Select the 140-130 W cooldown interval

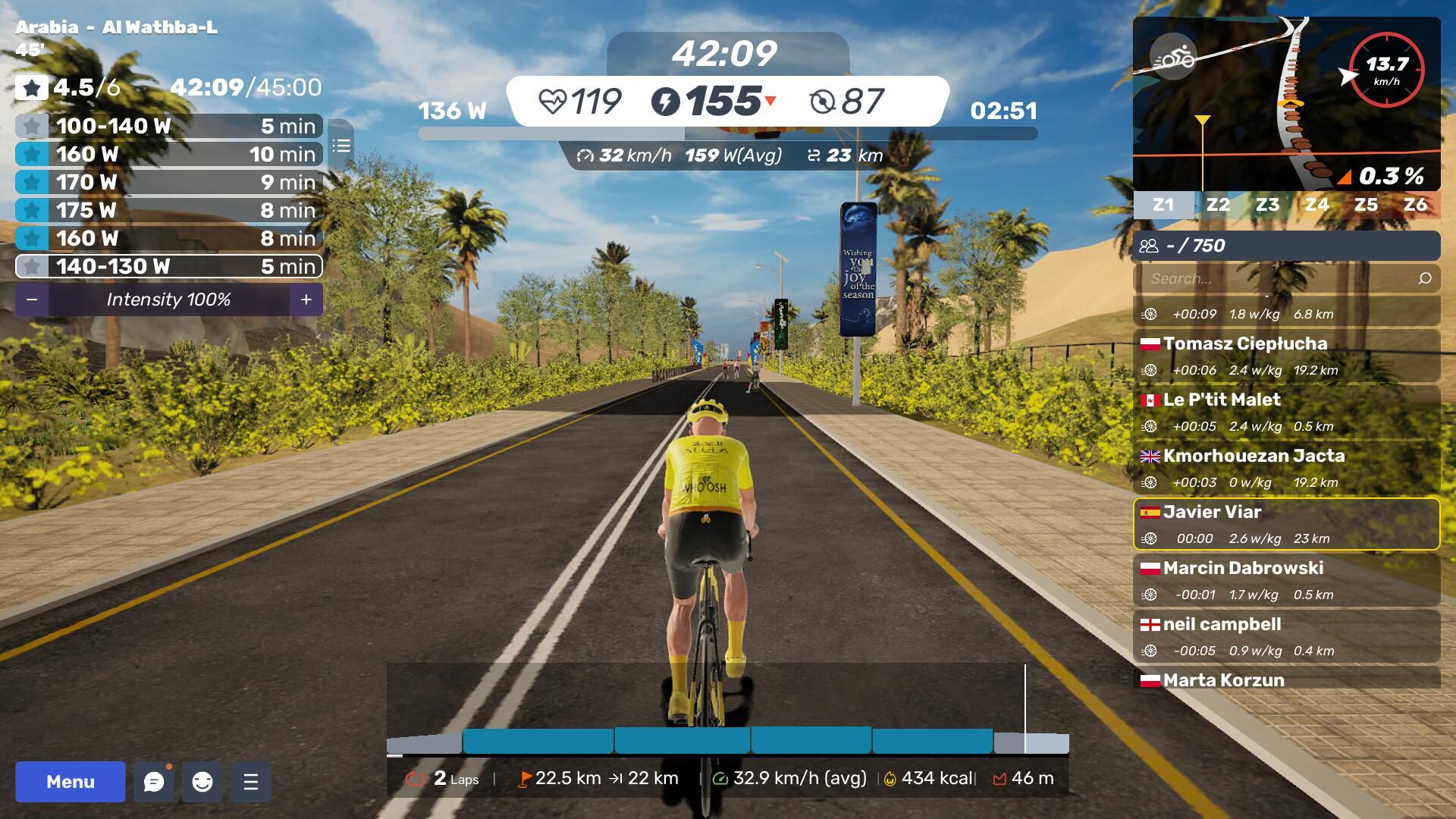[x=168, y=266]
